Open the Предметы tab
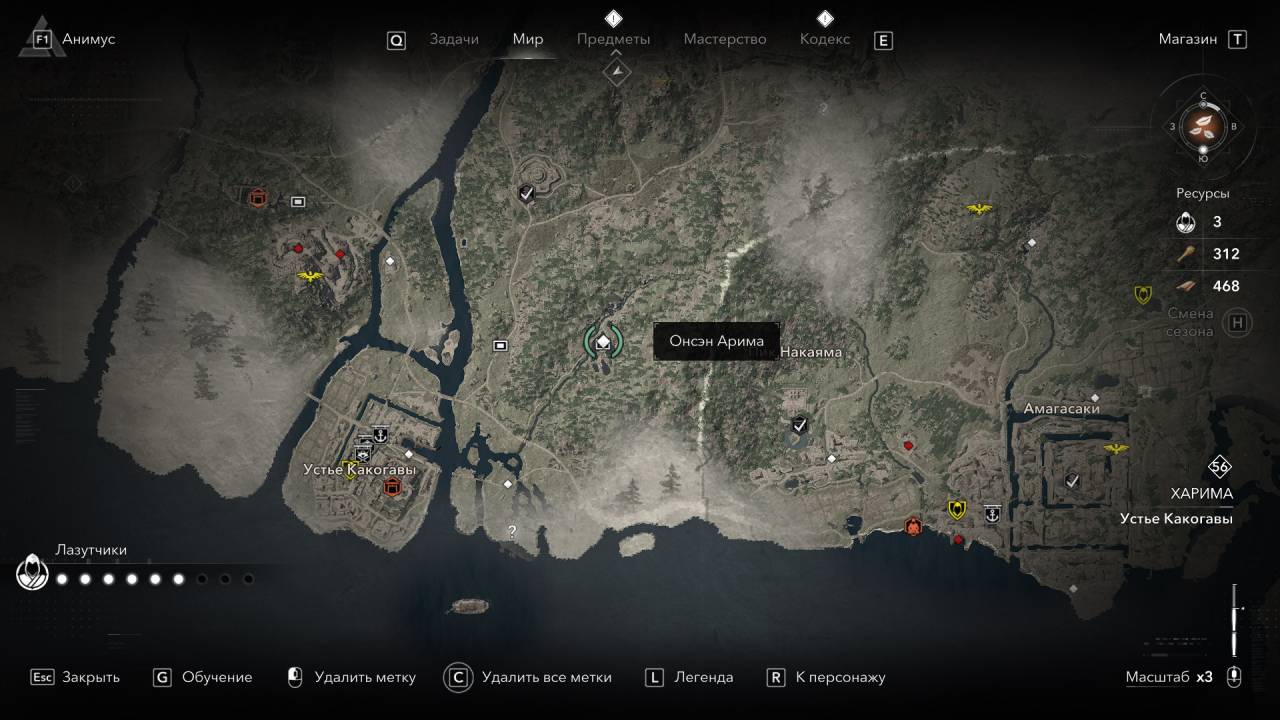This screenshot has height=720, width=1280. click(x=613, y=39)
